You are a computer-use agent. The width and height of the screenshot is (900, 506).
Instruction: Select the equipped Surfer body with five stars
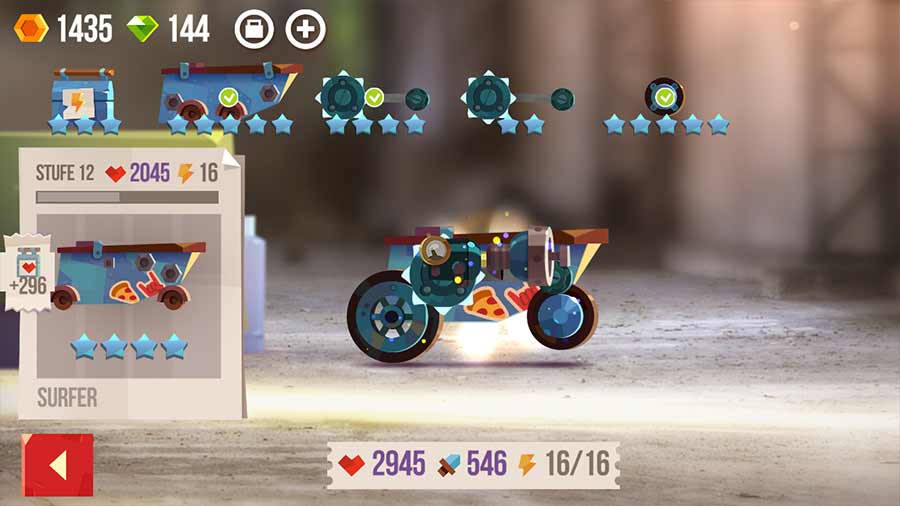[x=230, y=94]
